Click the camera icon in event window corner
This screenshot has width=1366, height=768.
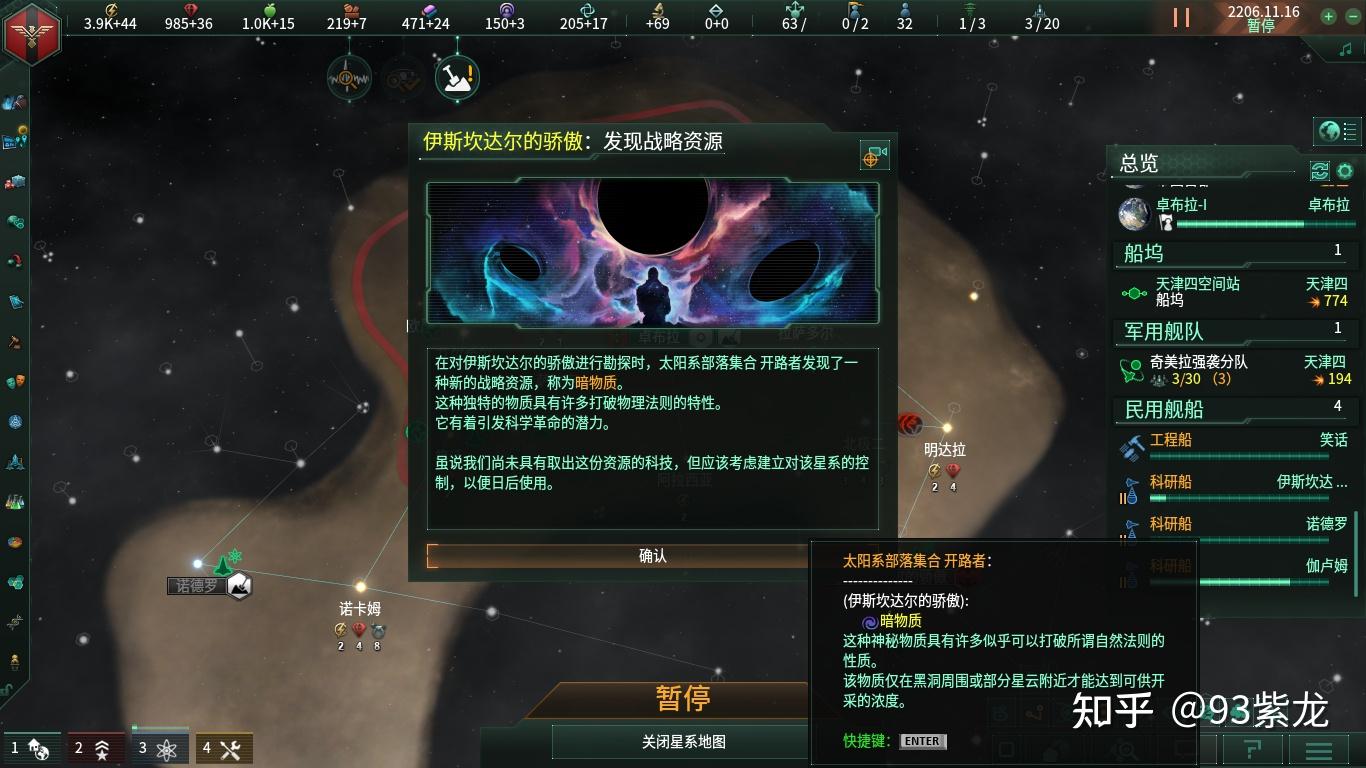point(873,156)
